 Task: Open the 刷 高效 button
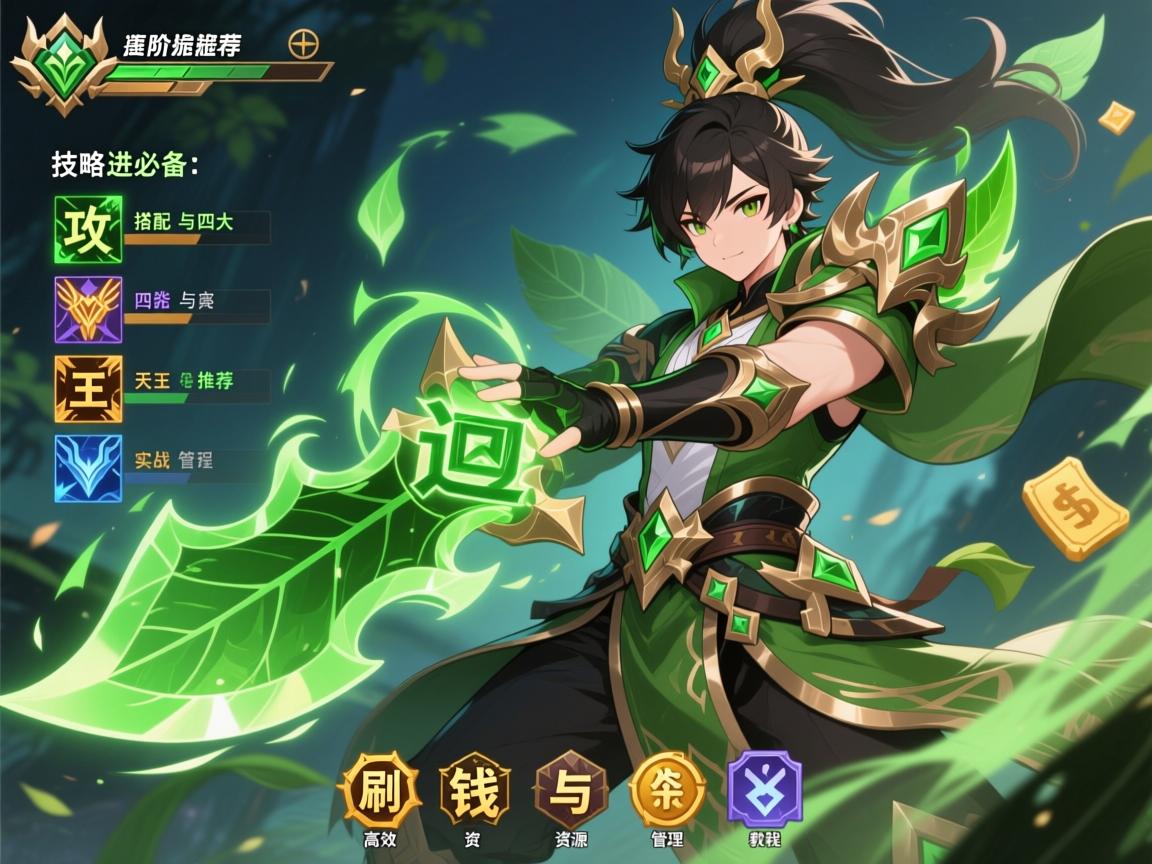click(379, 790)
